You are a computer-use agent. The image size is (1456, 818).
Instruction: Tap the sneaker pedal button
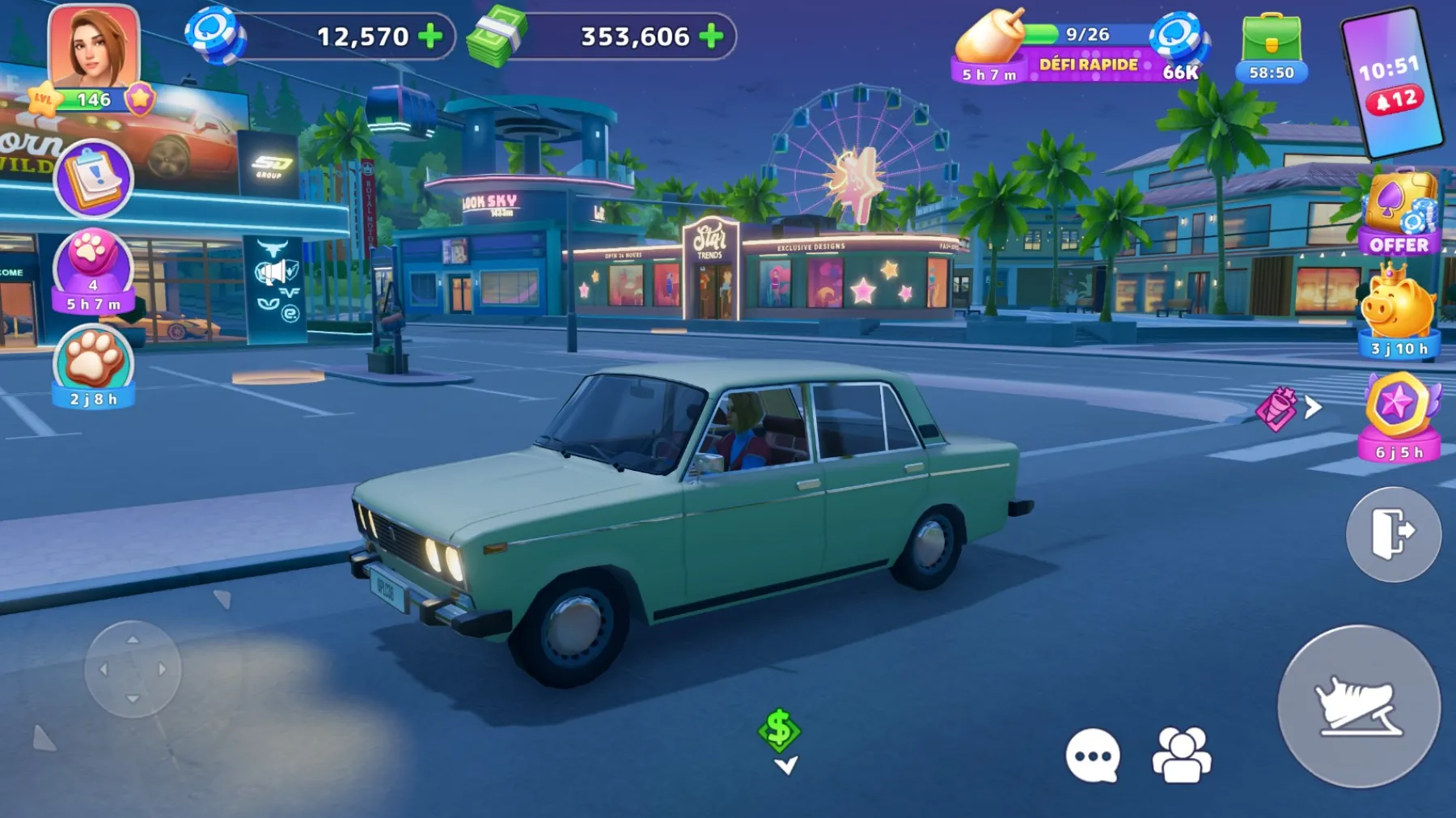point(1359,706)
